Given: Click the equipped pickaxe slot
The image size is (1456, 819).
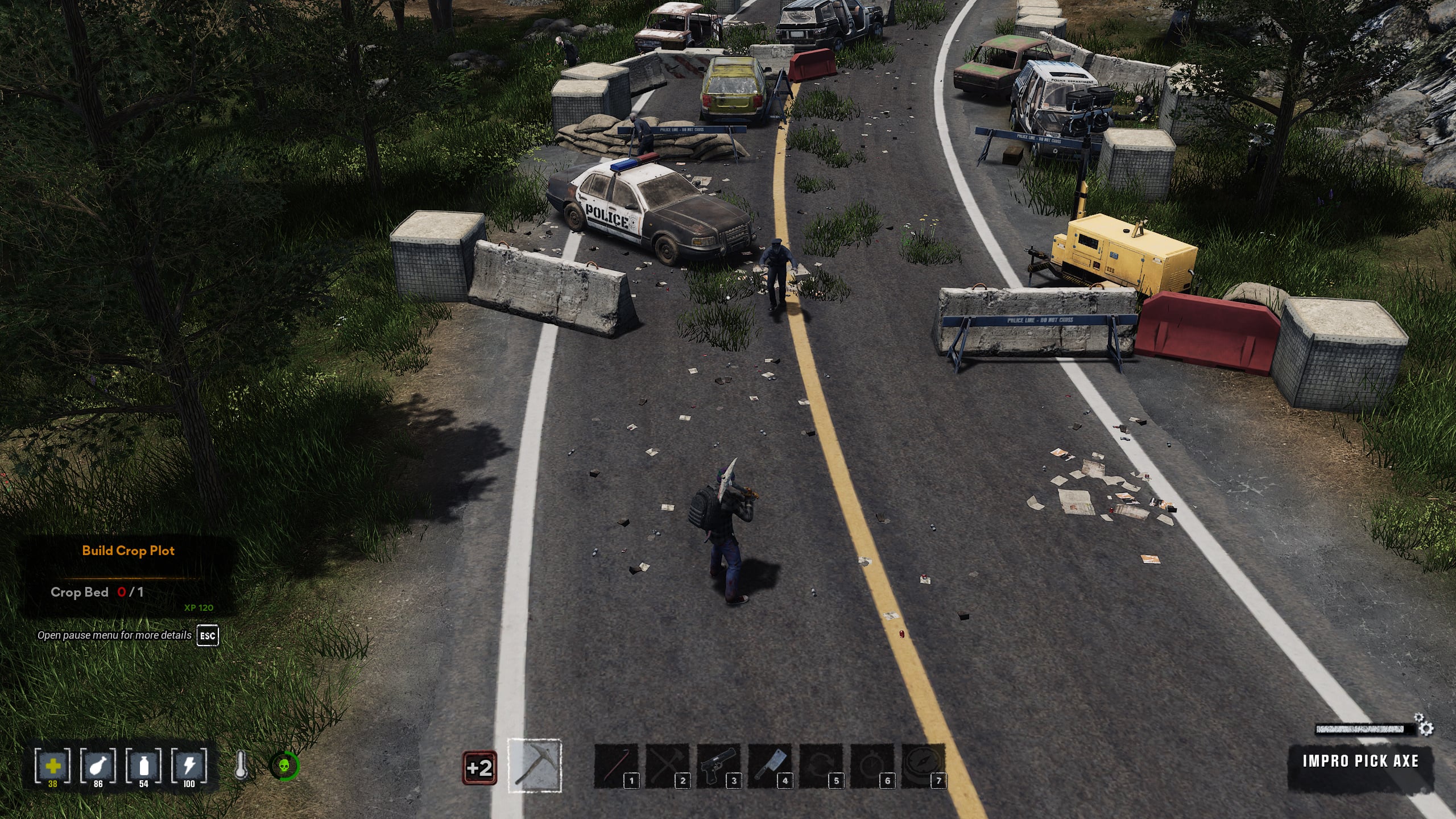Looking at the screenshot, I should click(x=535, y=766).
